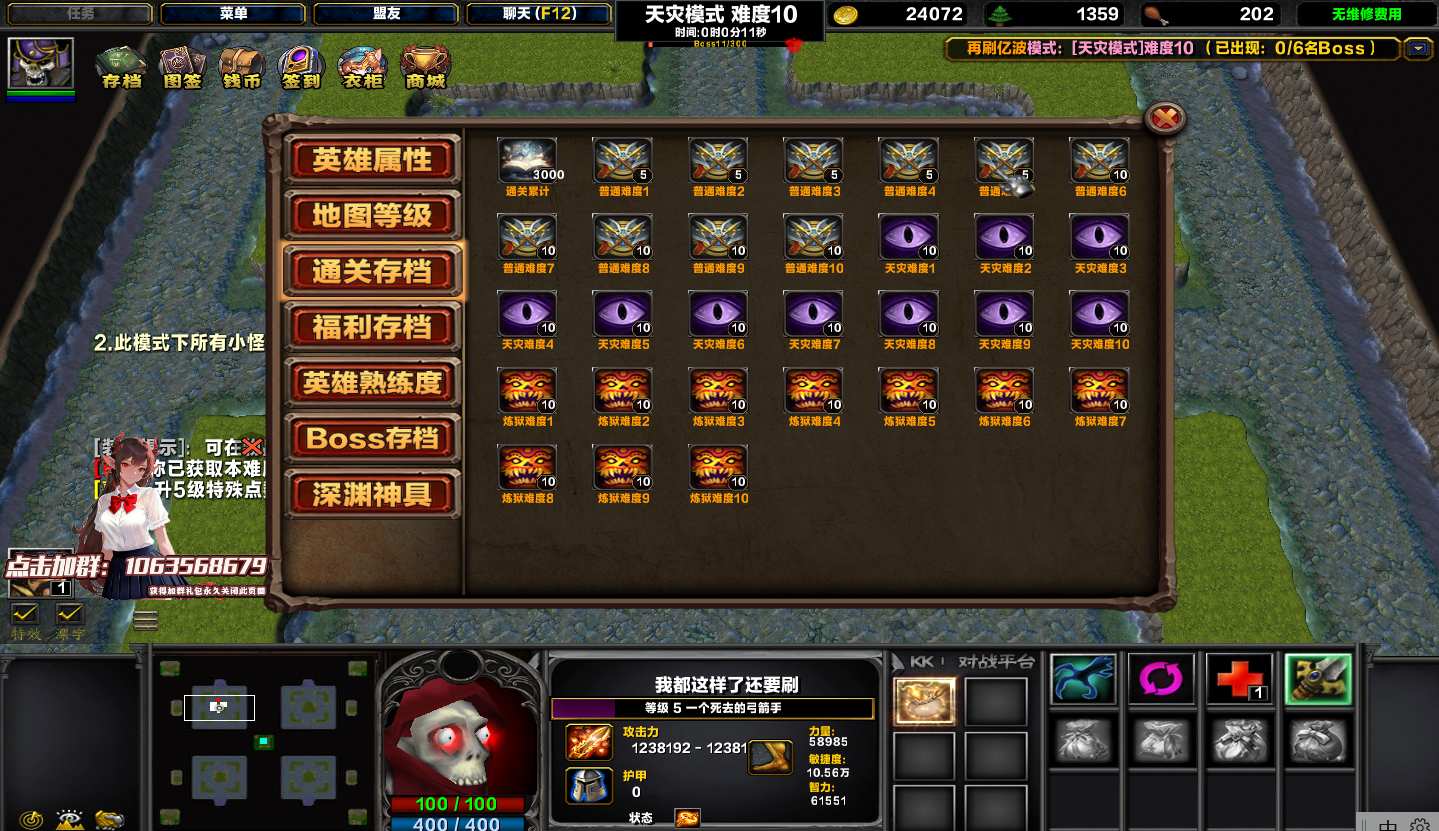The height and width of the screenshot is (831, 1439).
Task: Select the 炼狱难度10 demon icon
Action: point(718,468)
